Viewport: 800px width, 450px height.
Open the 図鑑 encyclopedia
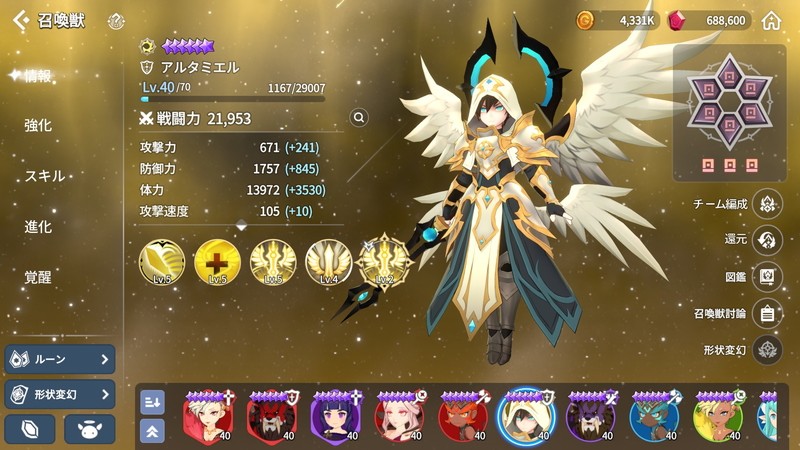(x=766, y=276)
